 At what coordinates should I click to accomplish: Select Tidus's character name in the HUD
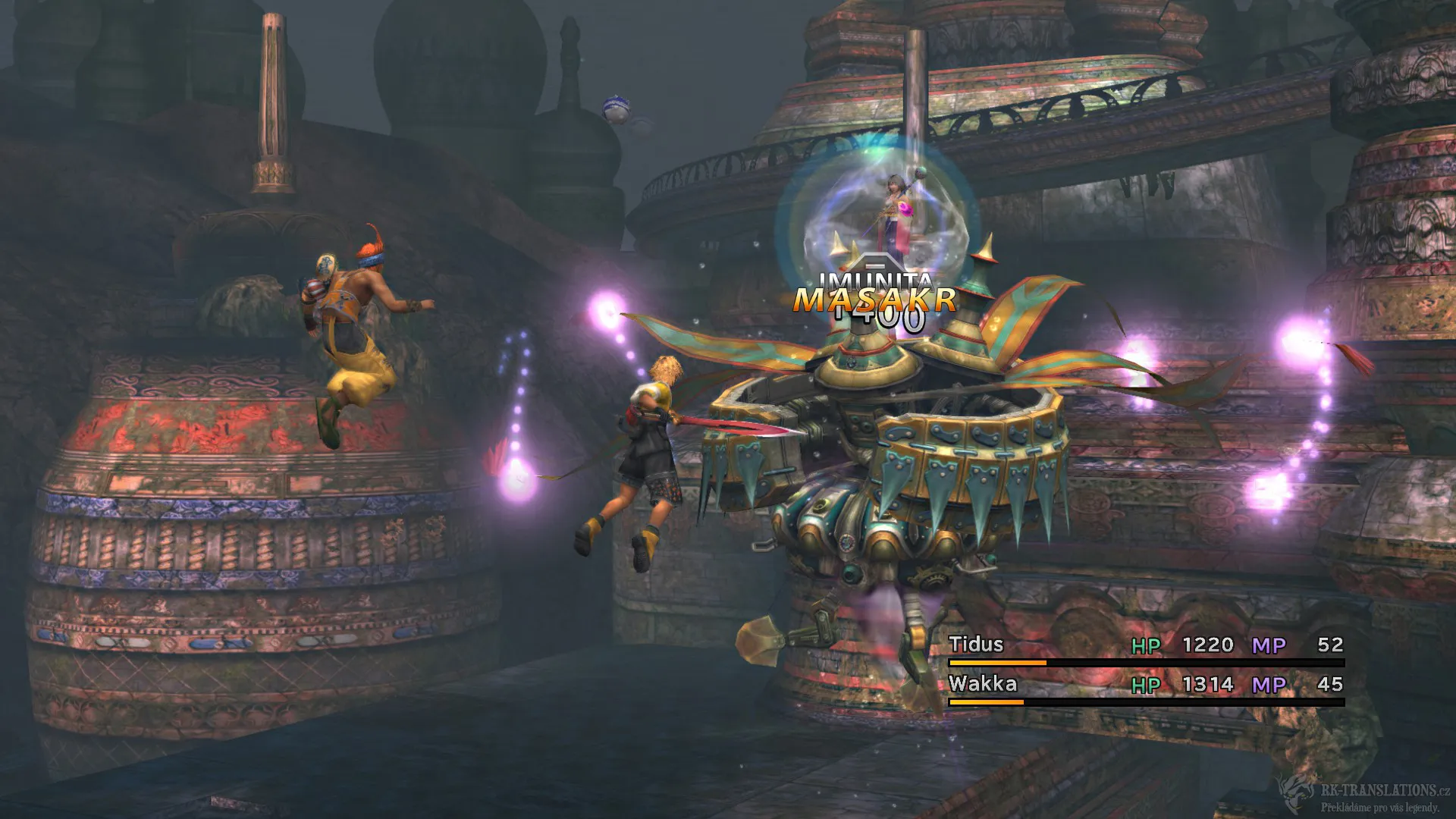977,645
